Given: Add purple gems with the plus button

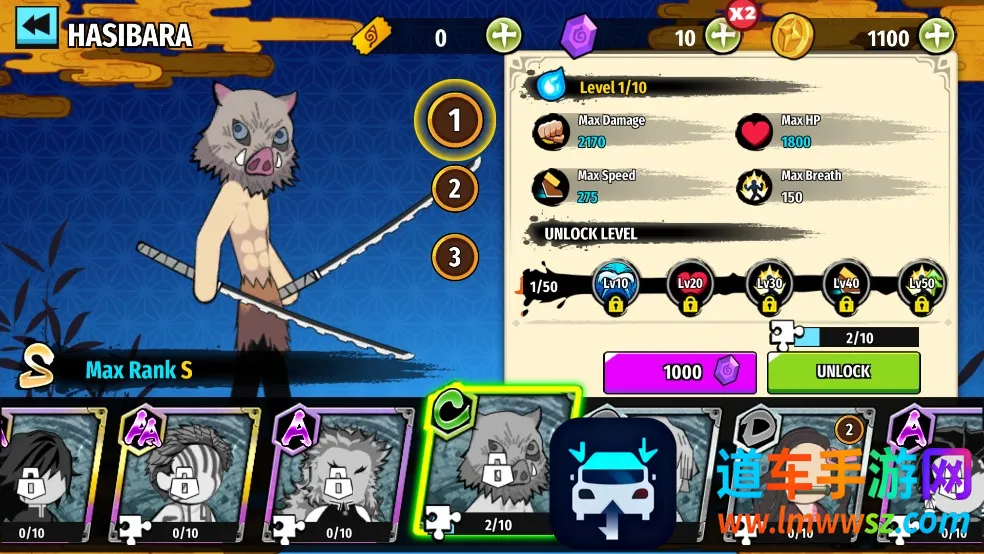Looking at the screenshot, I should 722,37.
